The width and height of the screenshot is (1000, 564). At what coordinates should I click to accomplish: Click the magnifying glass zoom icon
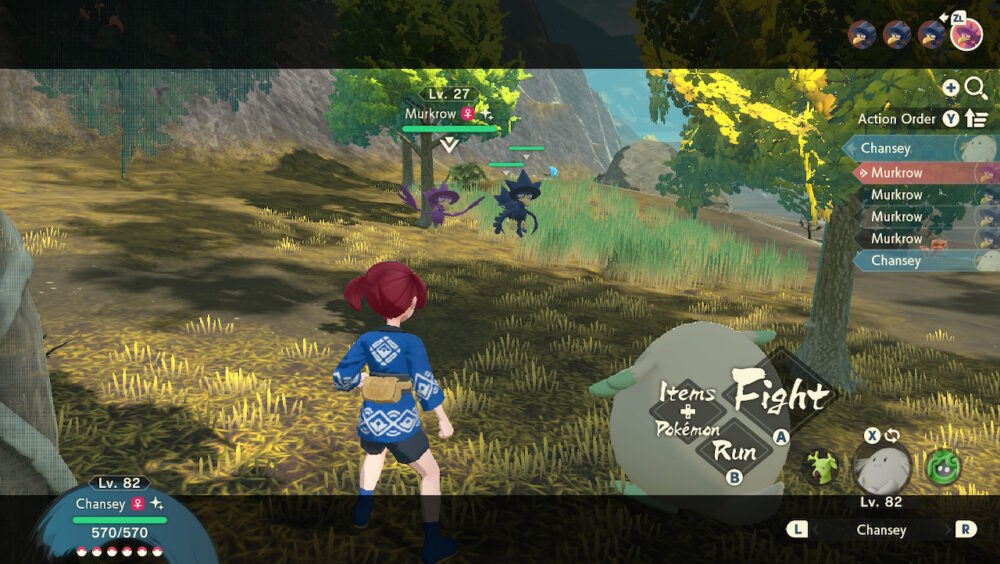[976, 89]
